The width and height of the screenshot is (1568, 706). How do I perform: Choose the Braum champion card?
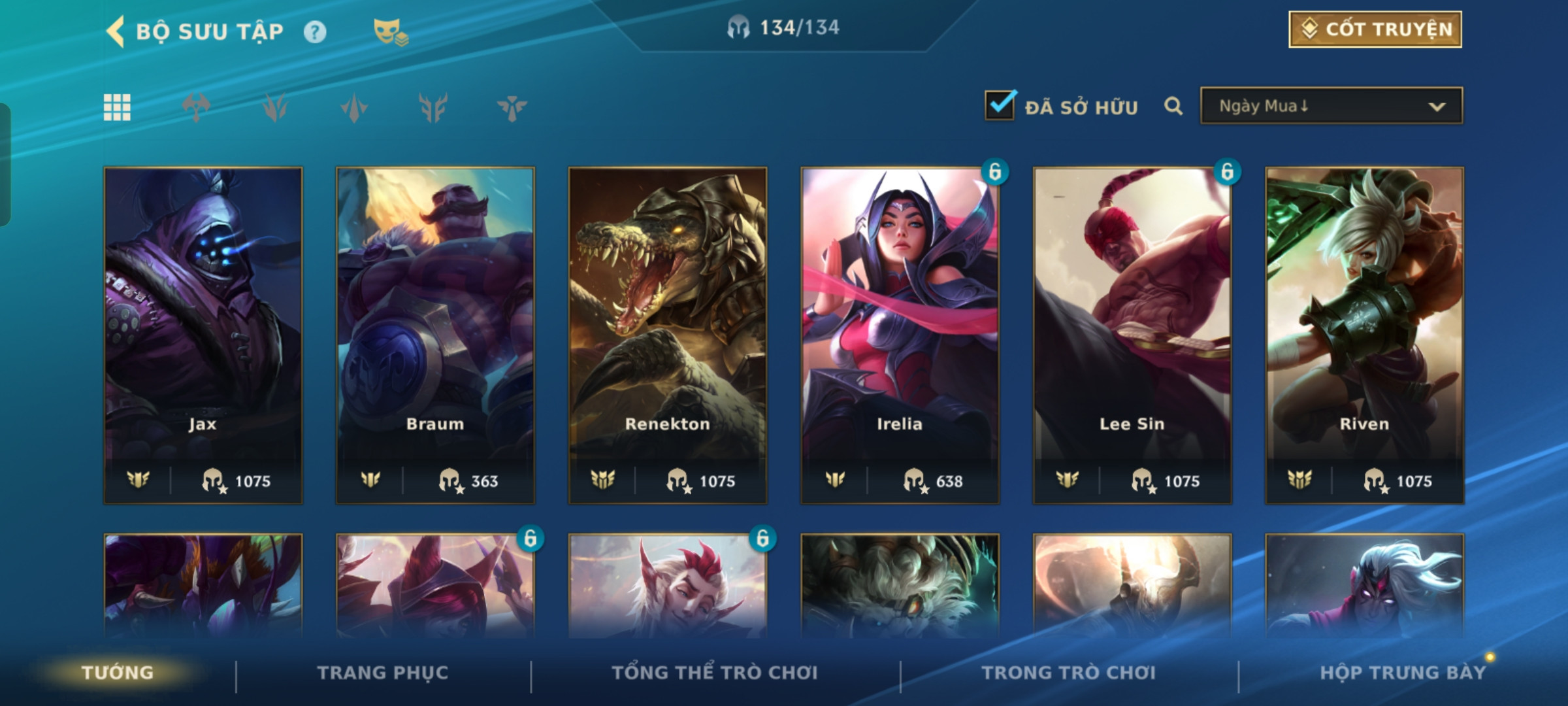(435, 335)
